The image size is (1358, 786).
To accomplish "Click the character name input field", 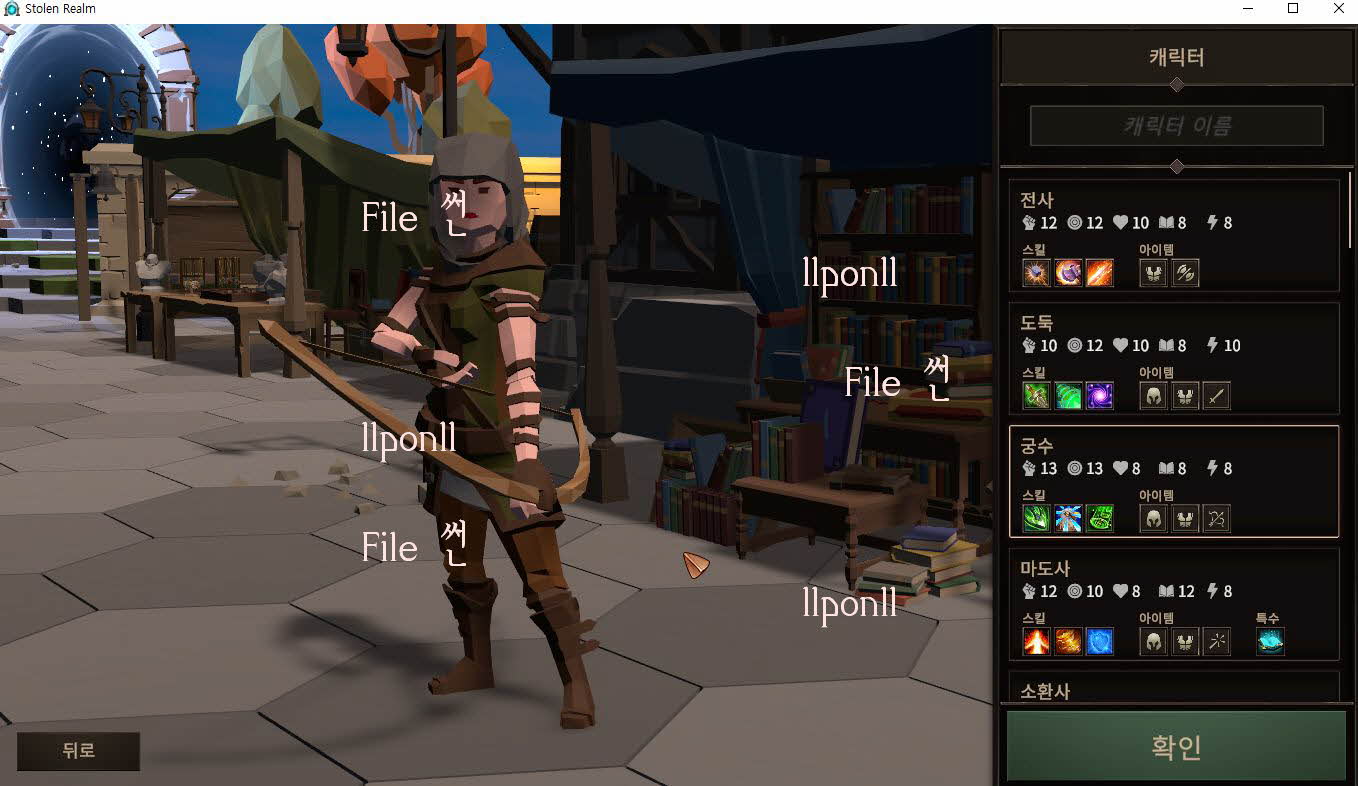I will click(1176, 126).
